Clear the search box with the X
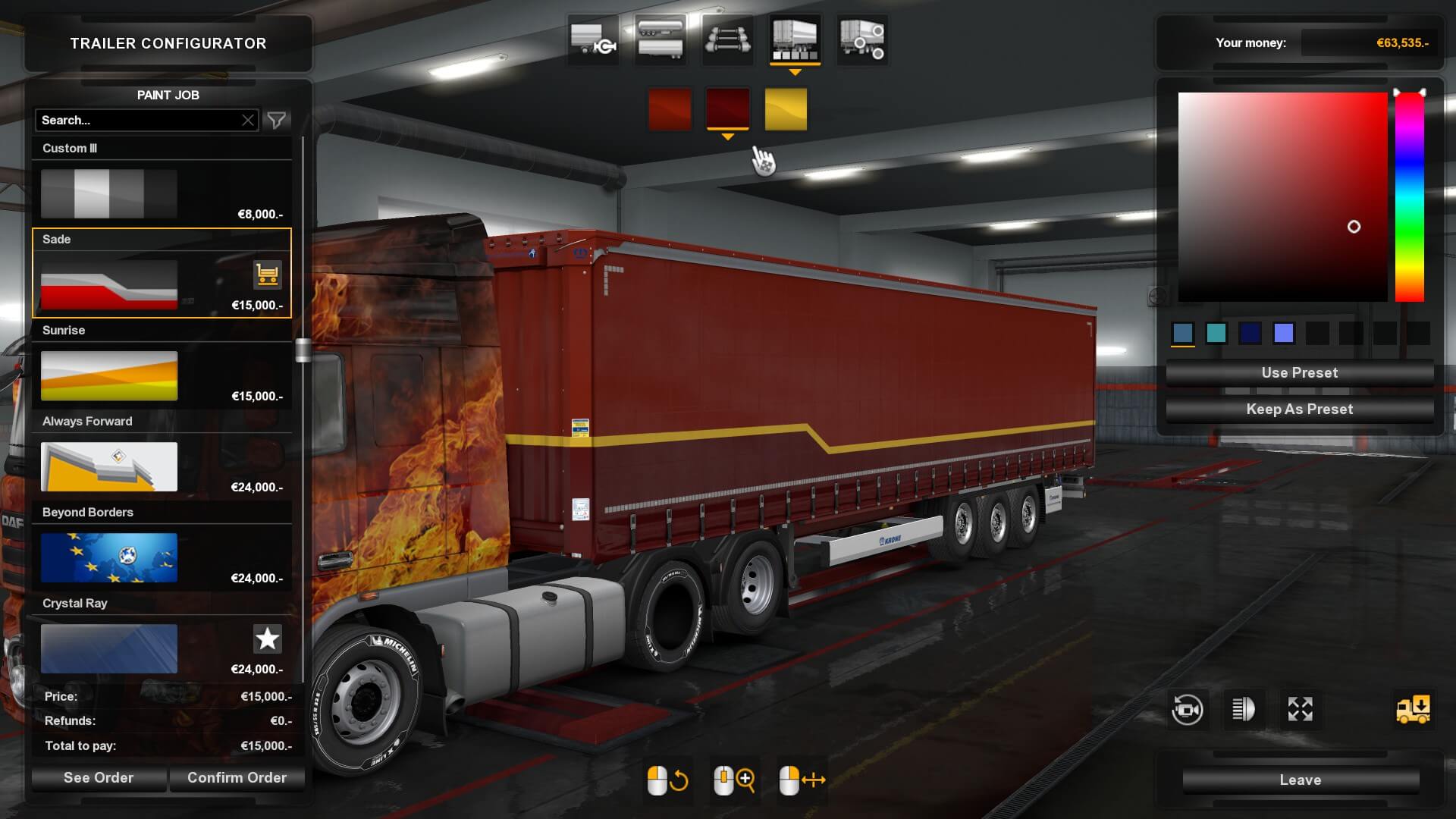This screenshot has width=1456, height=819. point(248,121)
